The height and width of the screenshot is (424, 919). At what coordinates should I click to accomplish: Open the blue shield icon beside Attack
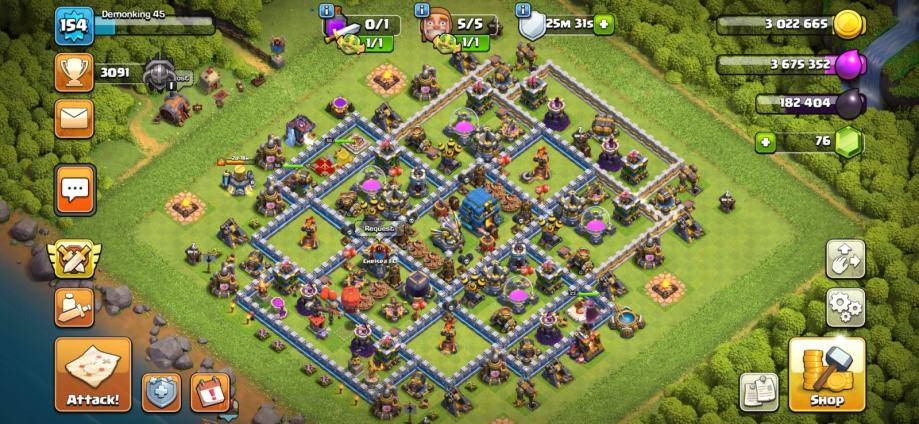click(161, 391)
